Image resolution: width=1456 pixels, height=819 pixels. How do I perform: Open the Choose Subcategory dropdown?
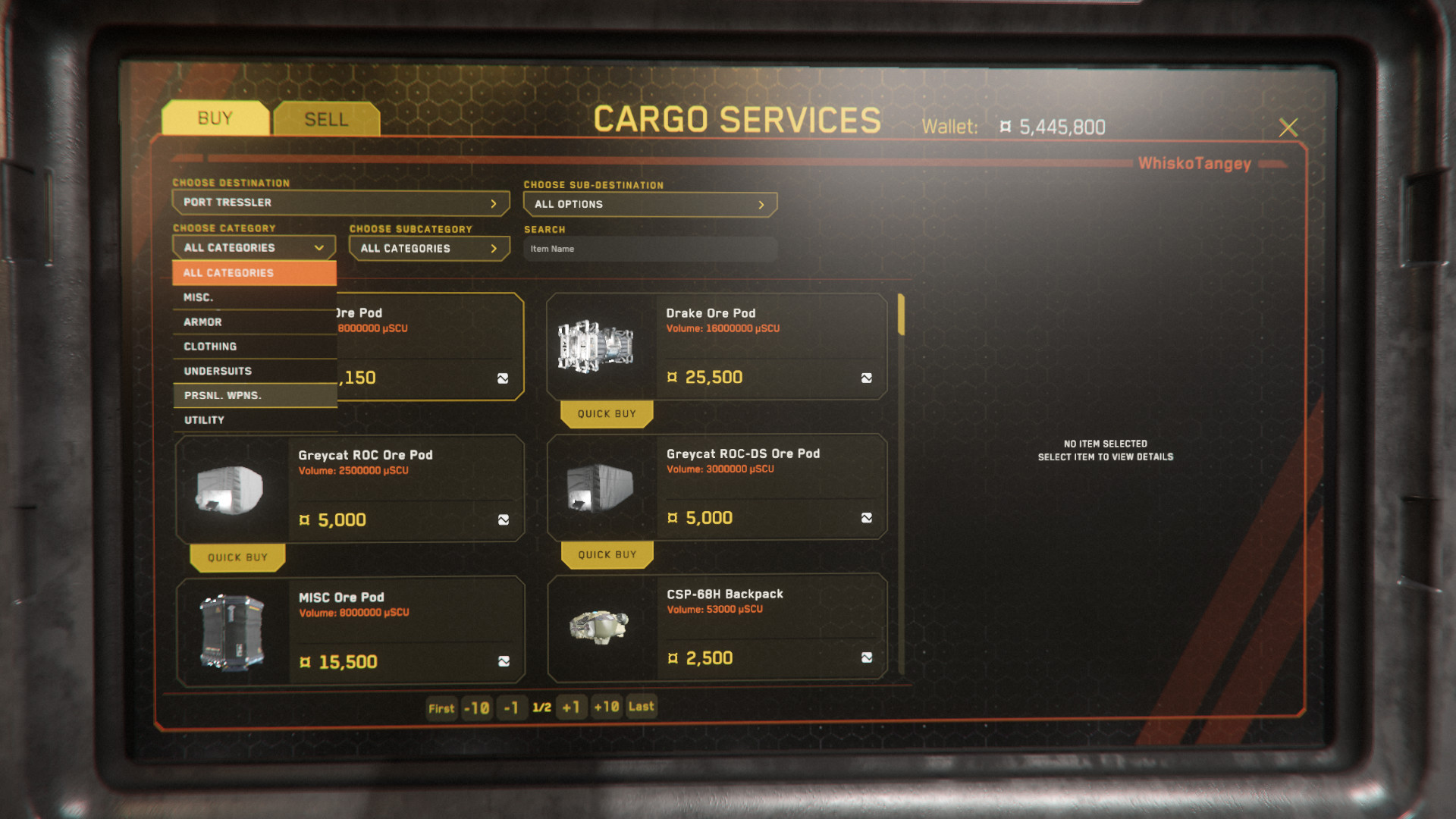click(x=428, y=248)
